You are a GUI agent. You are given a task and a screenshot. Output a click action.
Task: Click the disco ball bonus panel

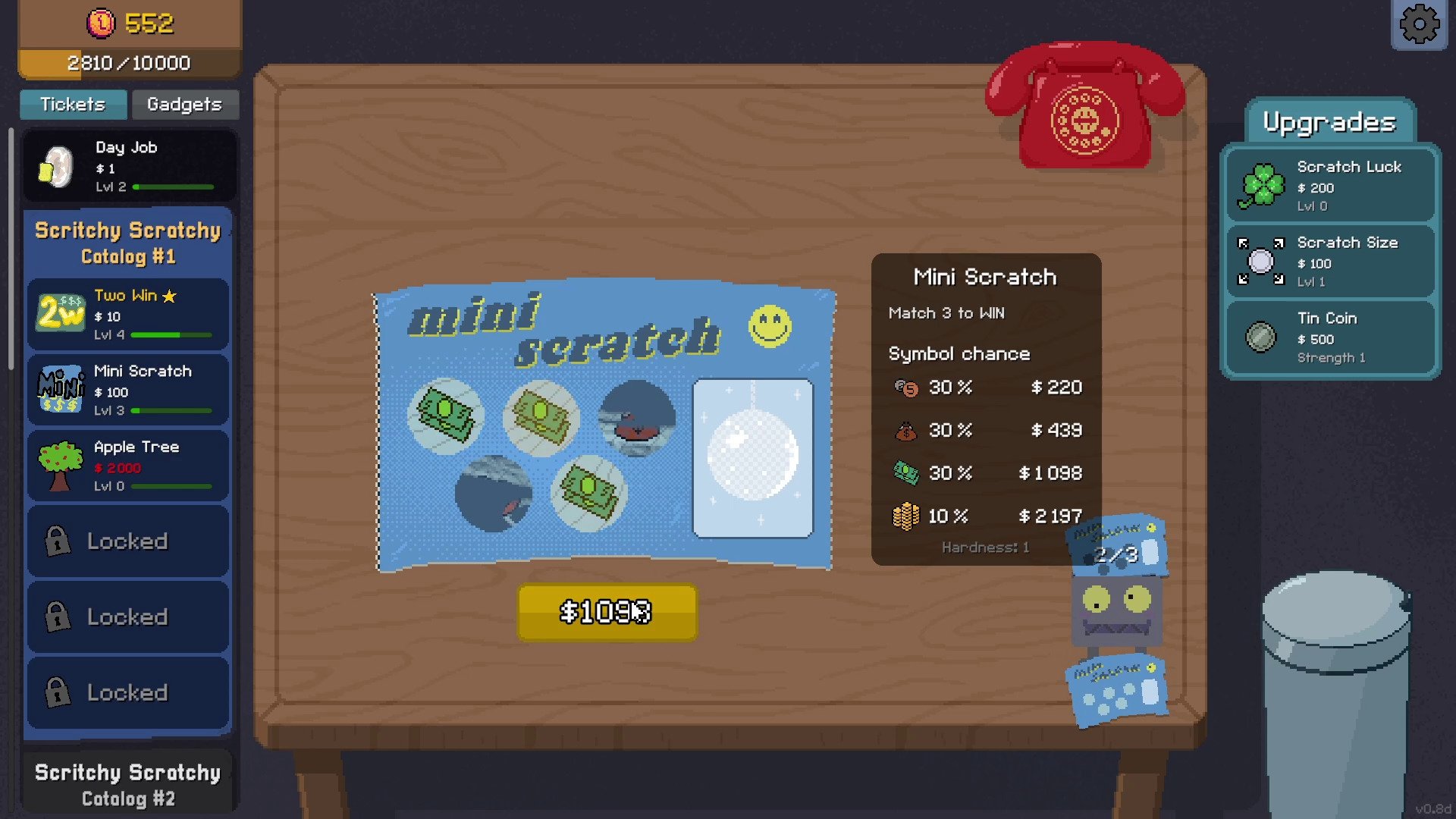(752, 458)
